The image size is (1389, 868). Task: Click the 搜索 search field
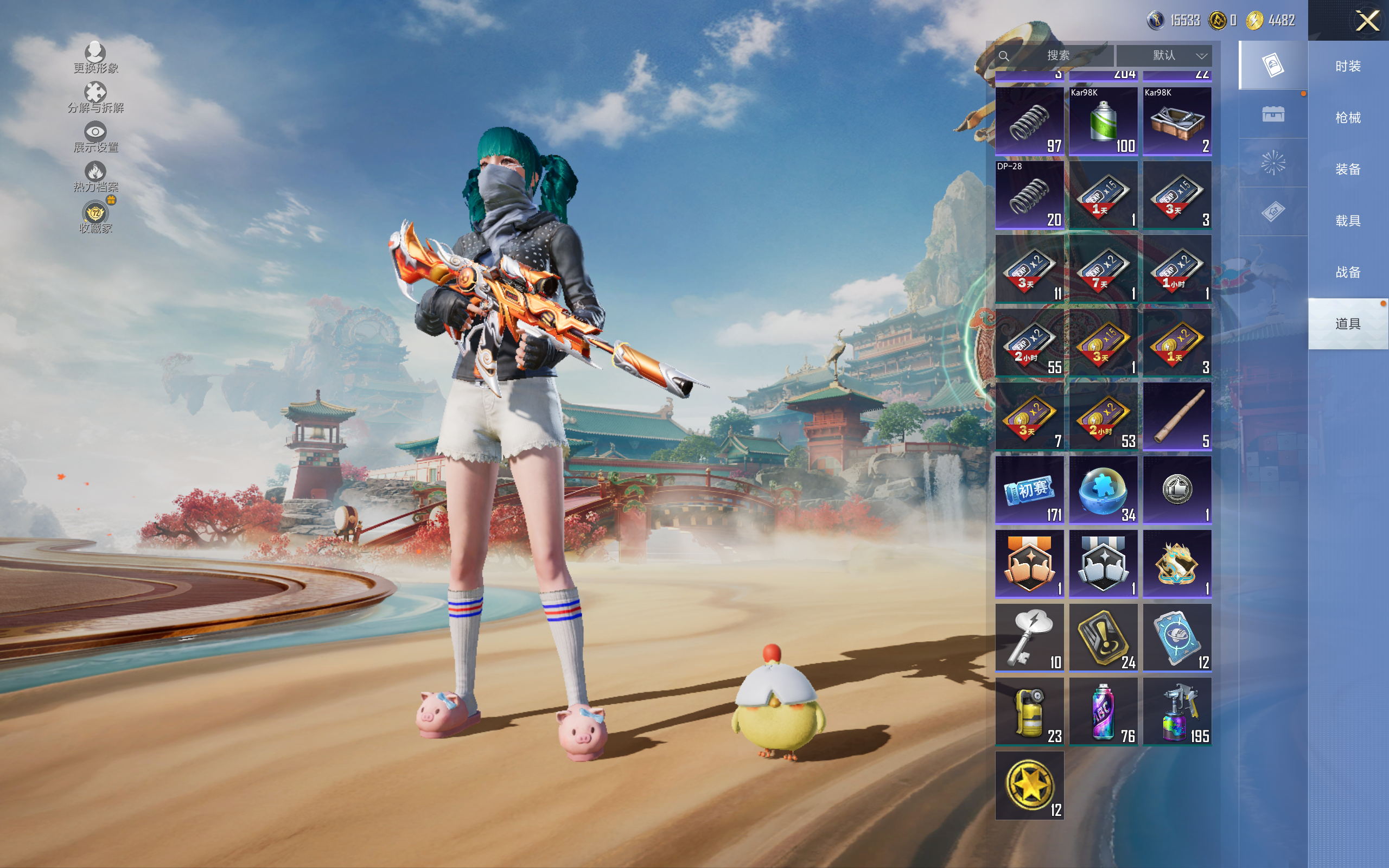coord(1057,56)
